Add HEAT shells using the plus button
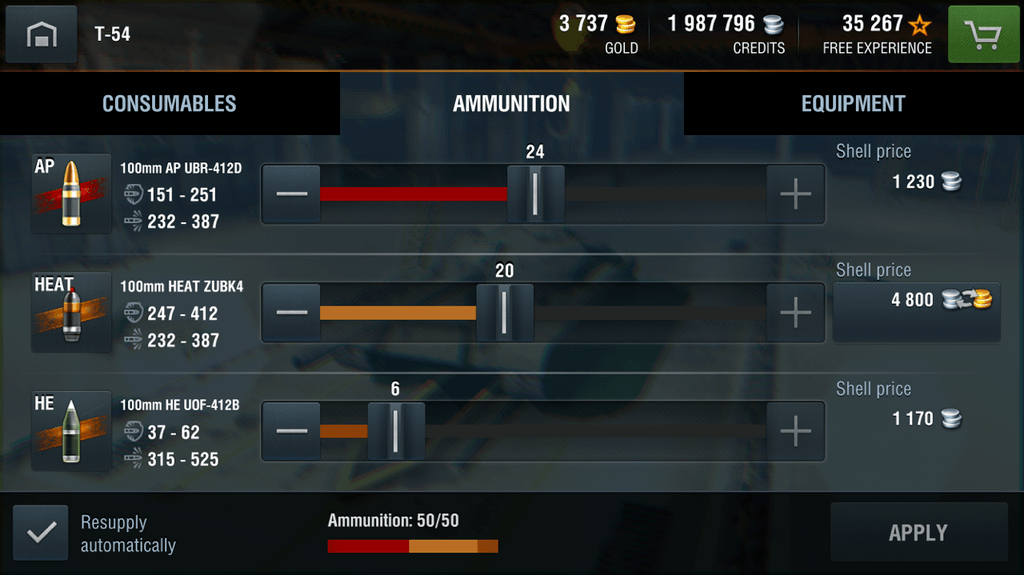1024x575 pixels. coord(795,313)
